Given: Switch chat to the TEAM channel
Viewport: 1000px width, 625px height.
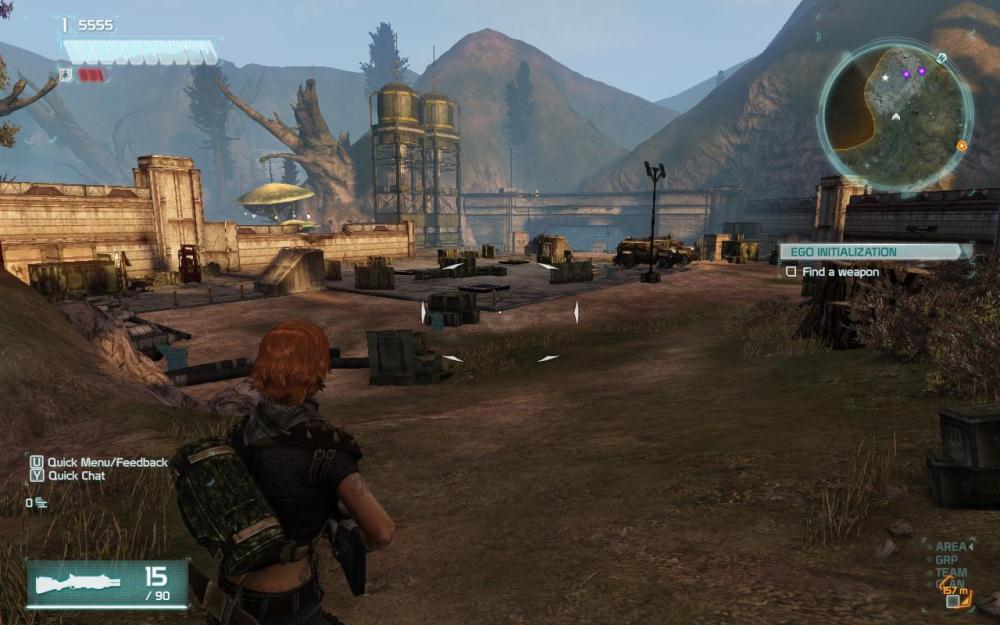Looking at the screenshot, I should pos(950,572).
